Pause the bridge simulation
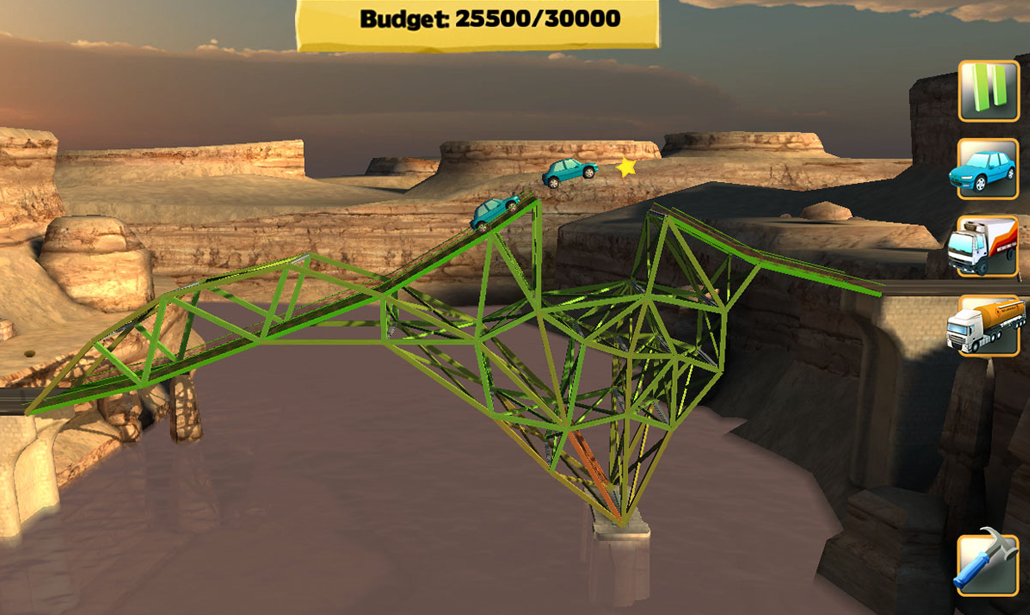 point(988,91)
